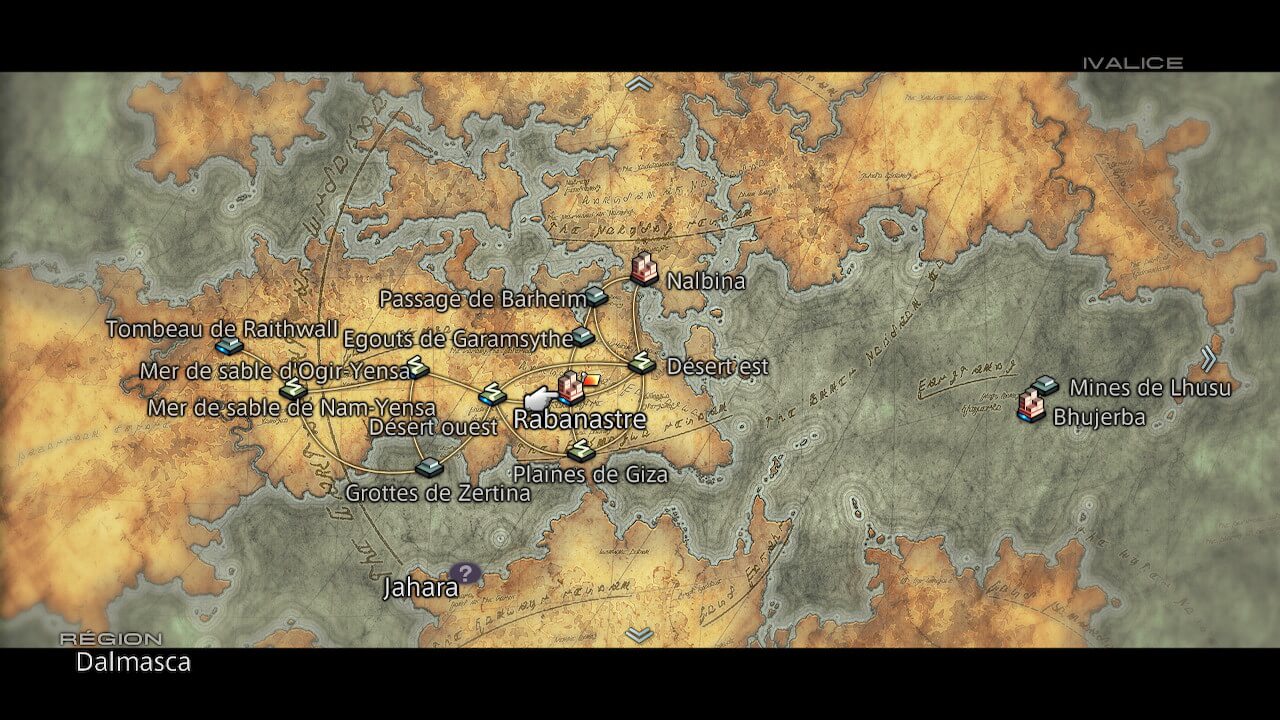Select the Tombeau de Raithwall marker
1280x720 pixels.
tap(229, 346)
